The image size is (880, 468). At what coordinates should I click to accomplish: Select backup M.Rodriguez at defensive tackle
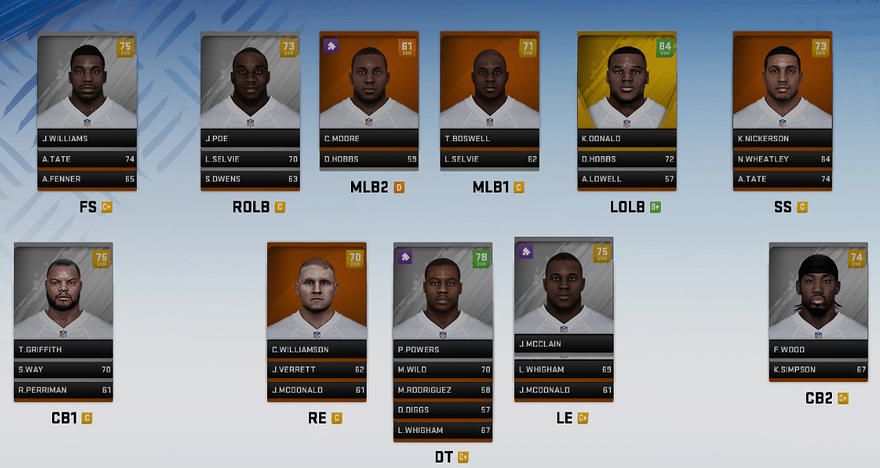pyautogui.click(x=442, y=390)
